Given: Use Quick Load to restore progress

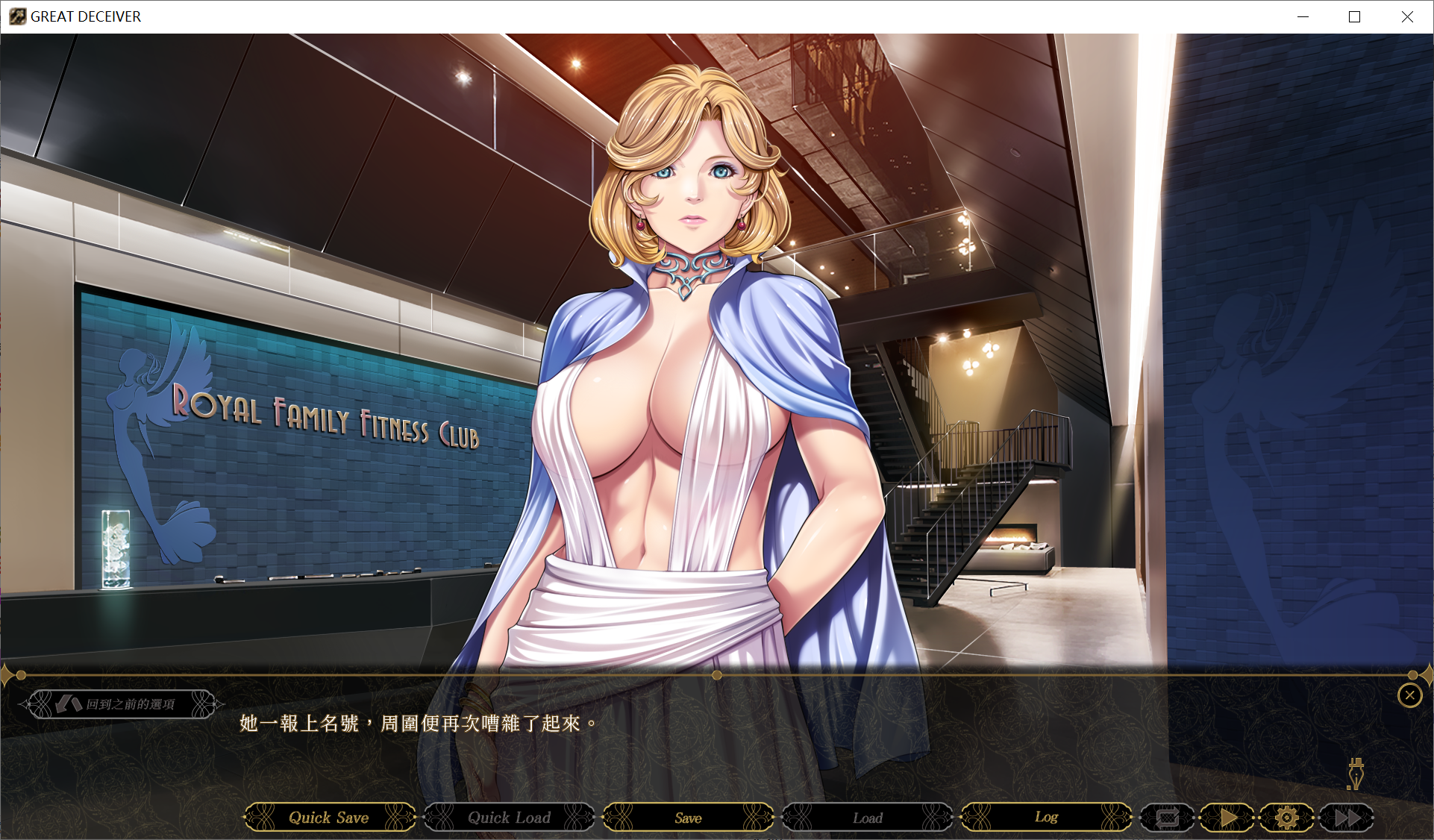Looking at the screenshot, I should (509, 818).
